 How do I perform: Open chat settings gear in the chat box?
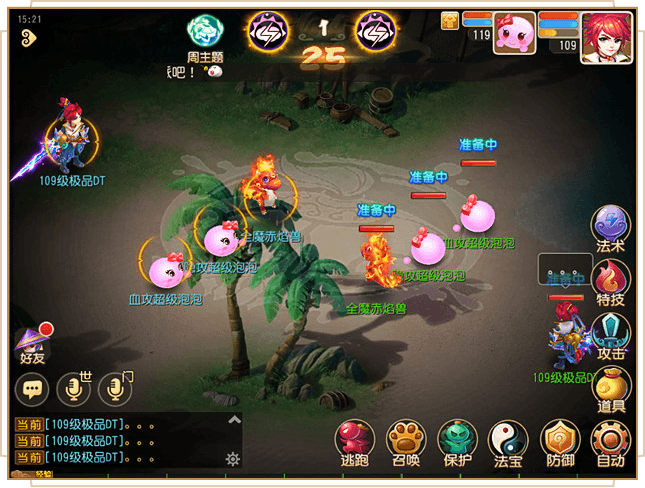[233, 459]
